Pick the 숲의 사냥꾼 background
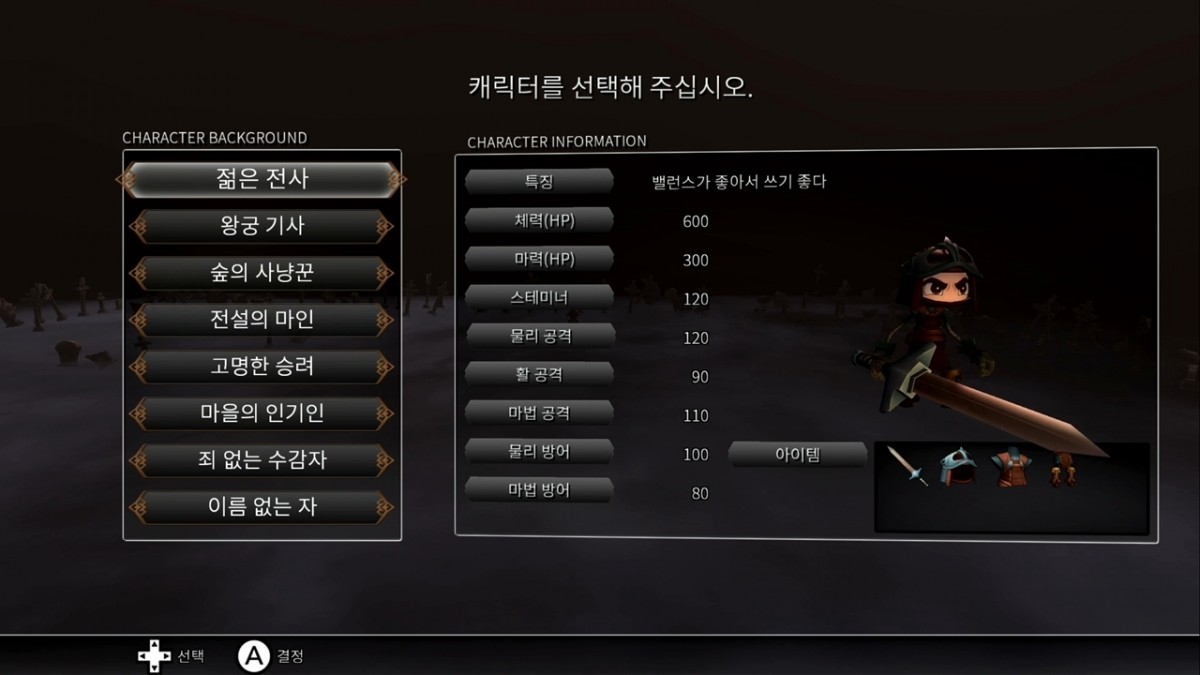The image size is (1200, 675). (x=262, y=273)
